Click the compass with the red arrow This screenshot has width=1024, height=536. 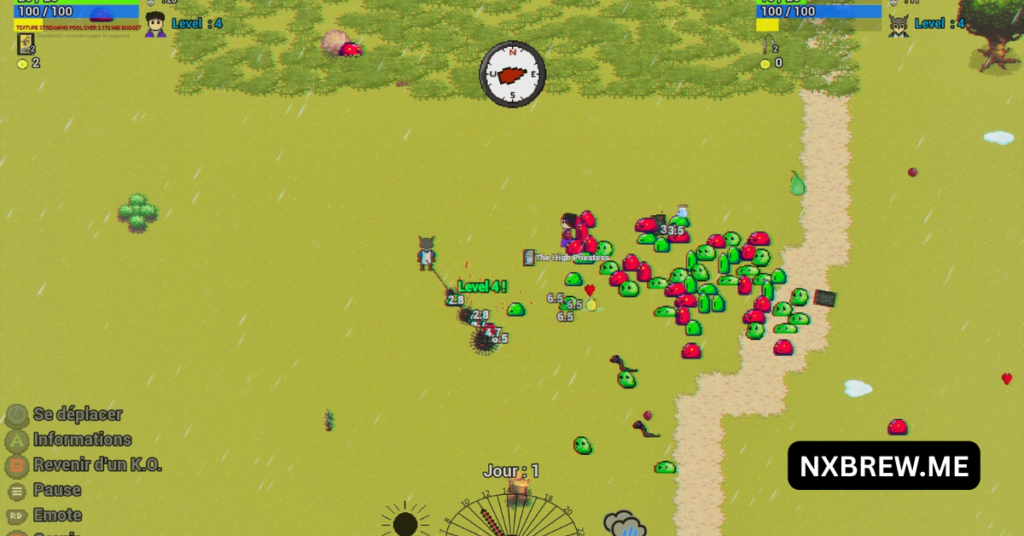click(512, 74)
